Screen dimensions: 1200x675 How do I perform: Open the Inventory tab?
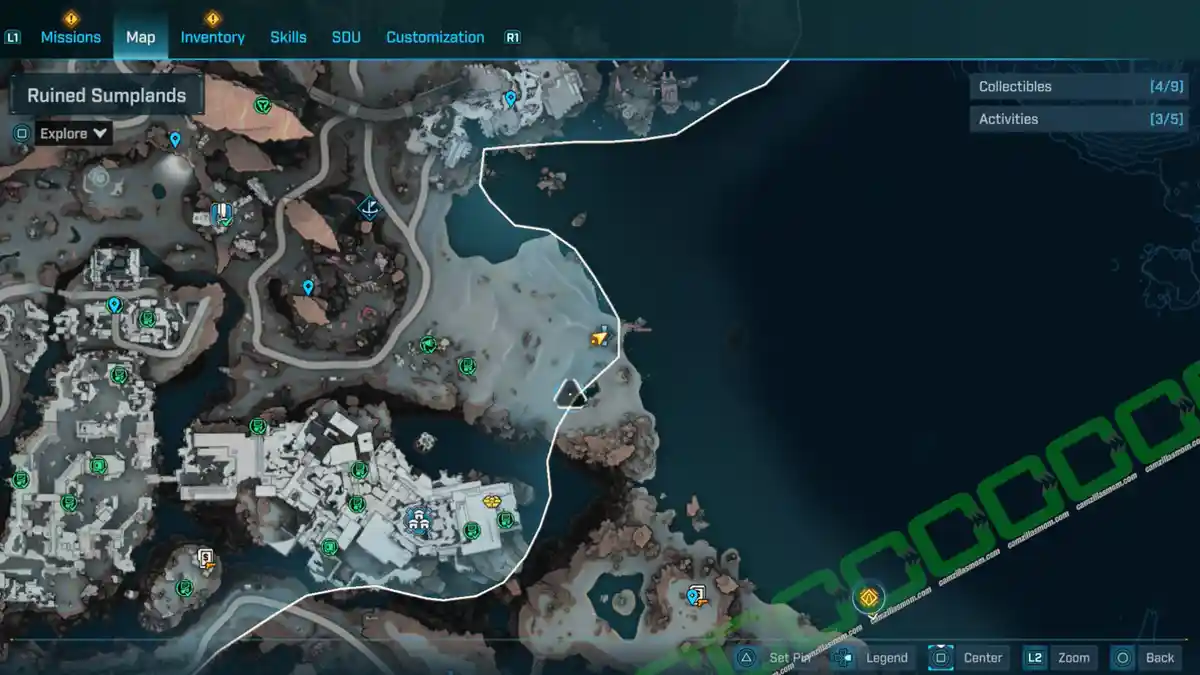pos(212,37)
